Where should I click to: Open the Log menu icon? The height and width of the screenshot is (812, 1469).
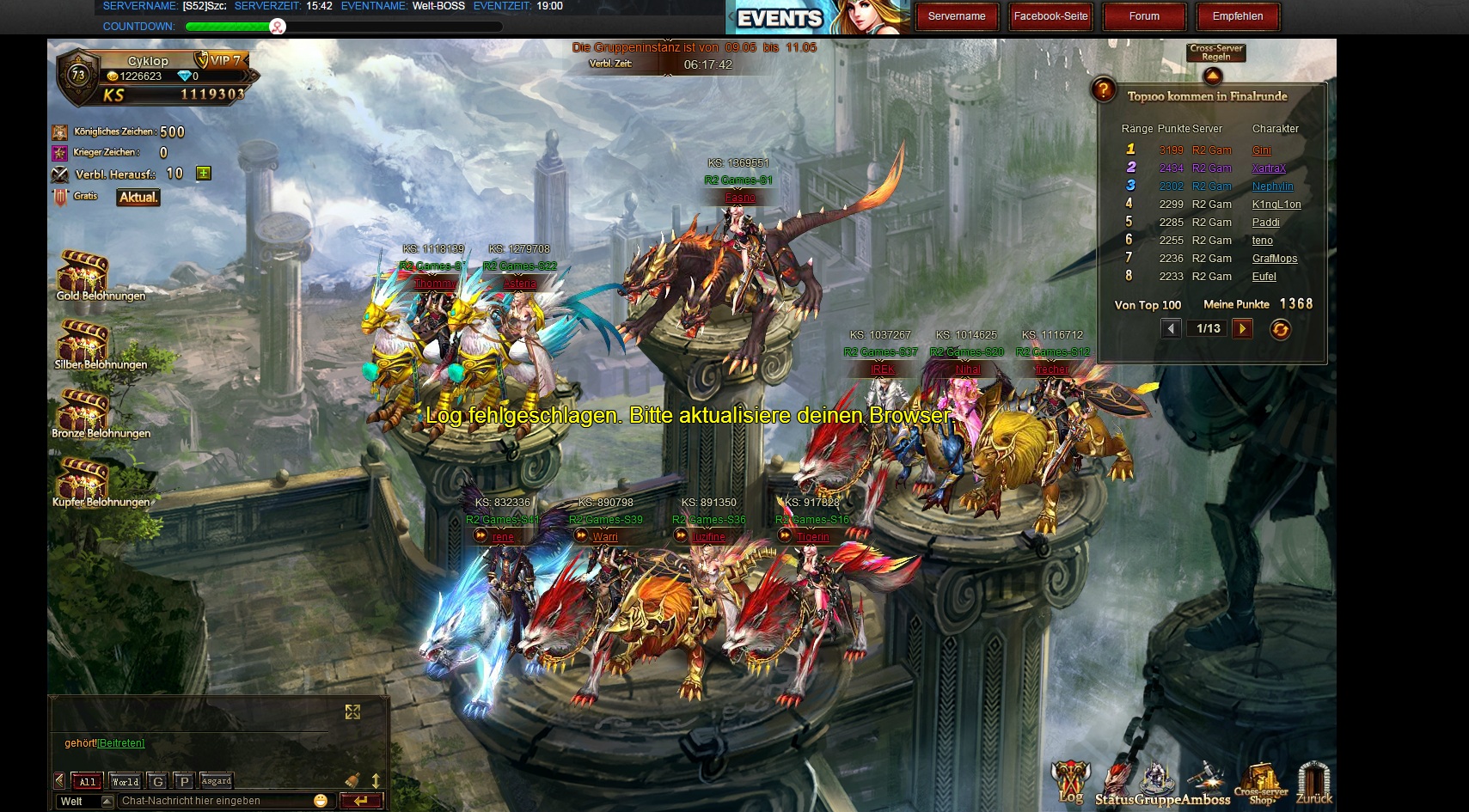pyautogui.click(x=1070, y=782)
